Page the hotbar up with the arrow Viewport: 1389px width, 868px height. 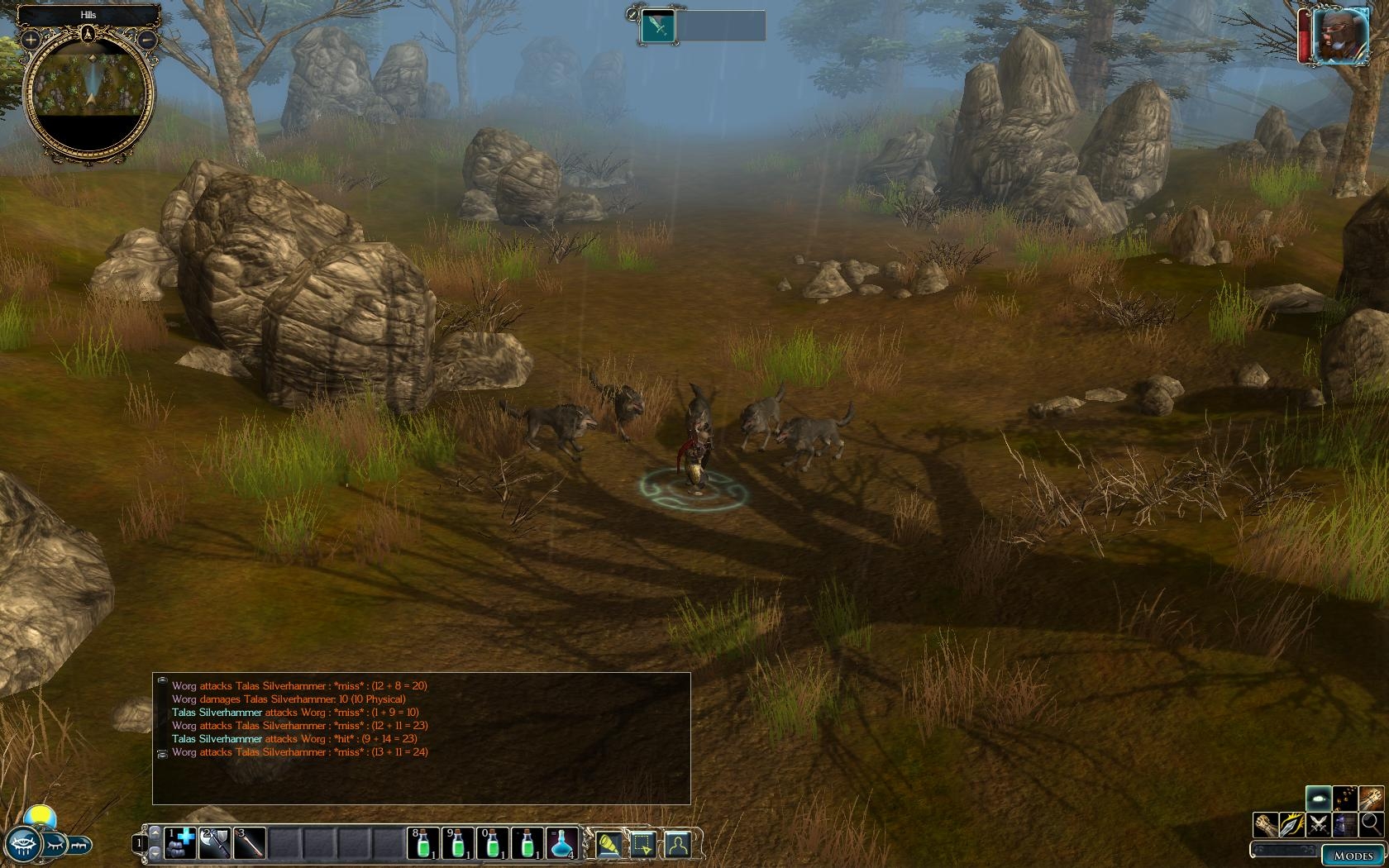(155, 832)
